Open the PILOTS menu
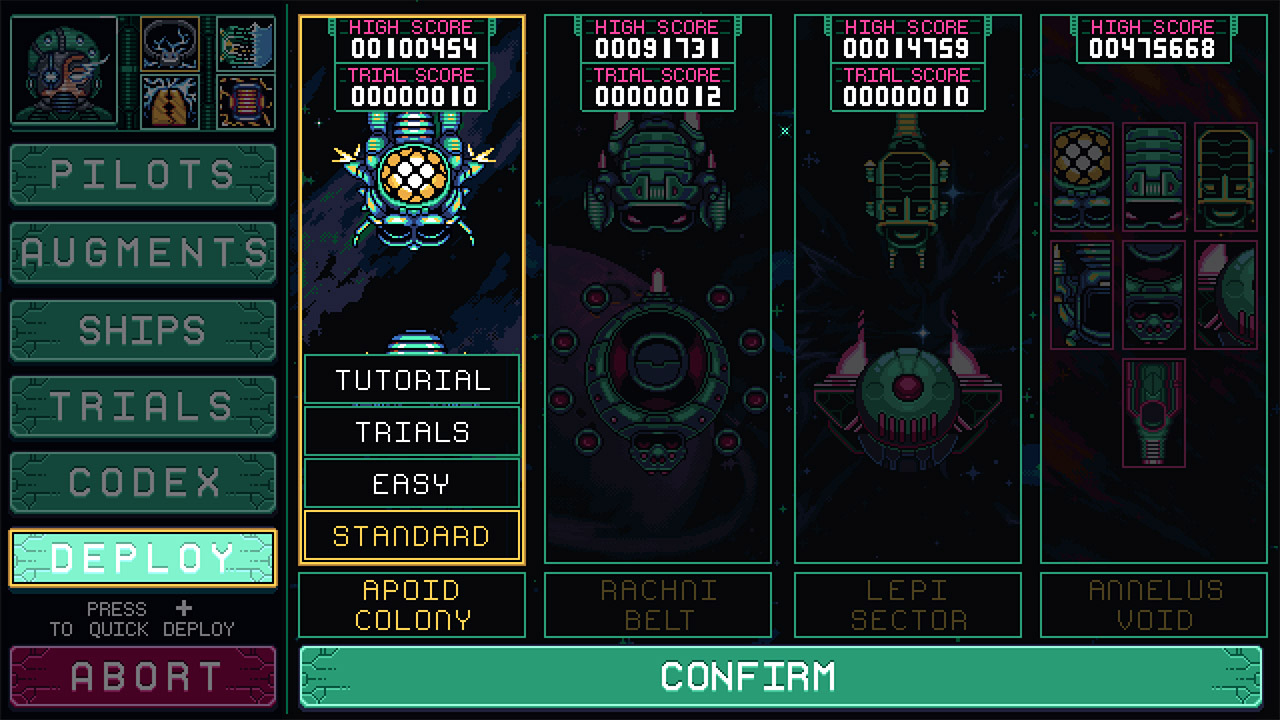1280x720 pixels. 142,176
